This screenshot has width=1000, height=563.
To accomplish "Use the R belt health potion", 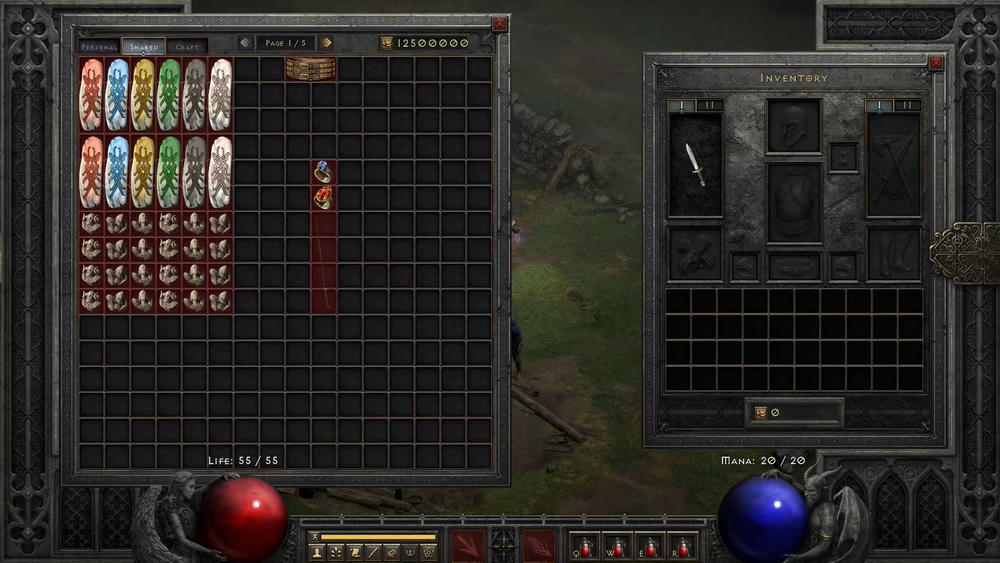I will [682, 546].
